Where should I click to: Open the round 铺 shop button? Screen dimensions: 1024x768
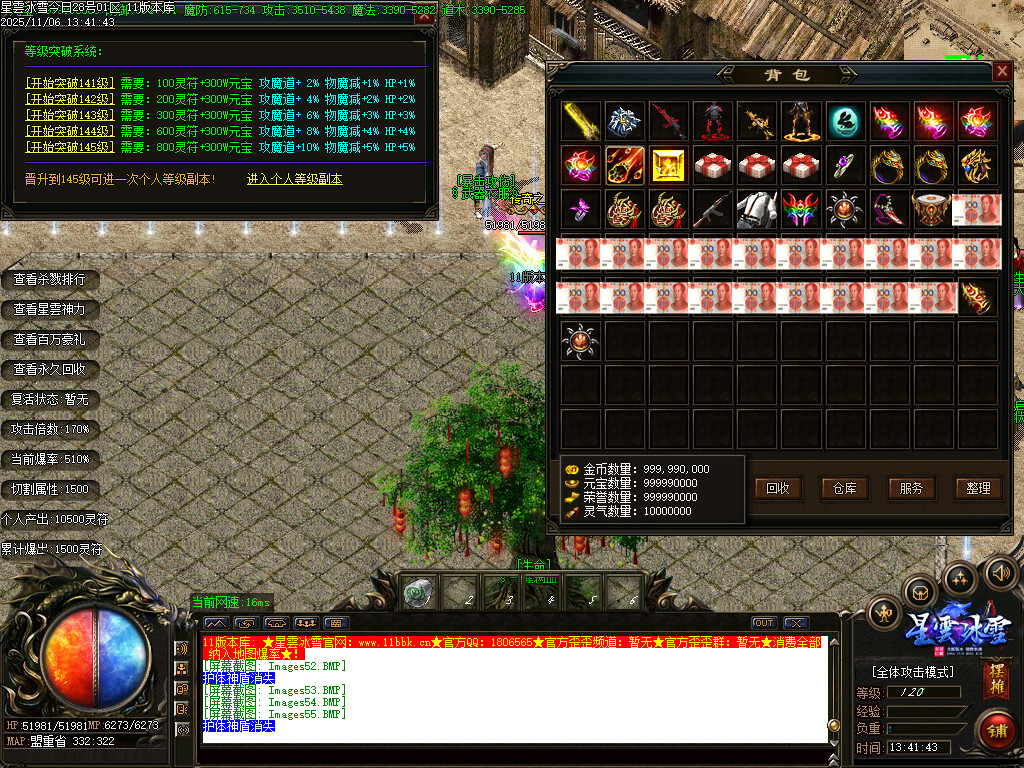click(995, 729)
